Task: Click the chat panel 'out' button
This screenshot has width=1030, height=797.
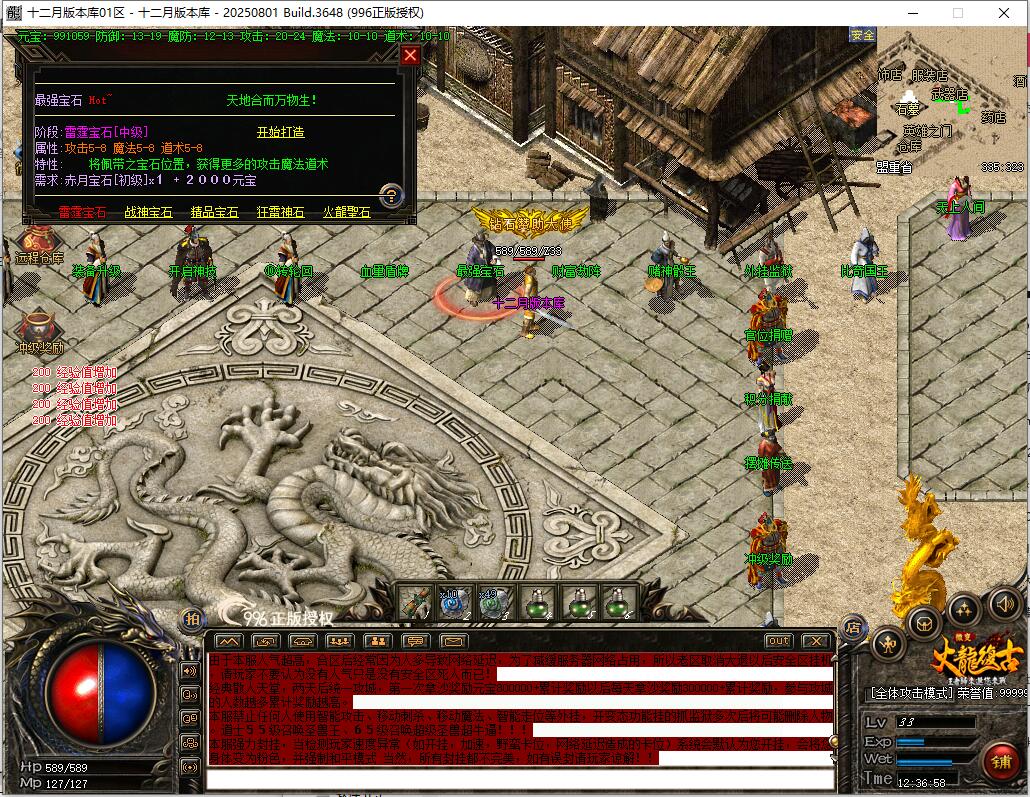Action: coord(778,641)
